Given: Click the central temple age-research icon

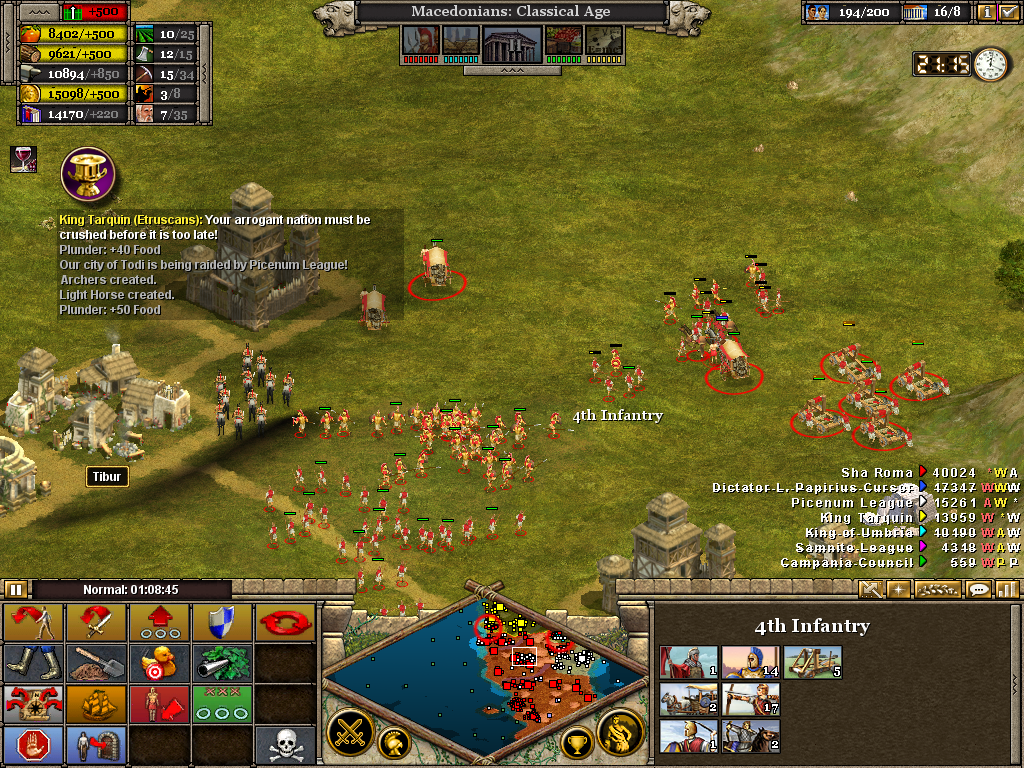Looking at the screenshot, I should (511, 42).
